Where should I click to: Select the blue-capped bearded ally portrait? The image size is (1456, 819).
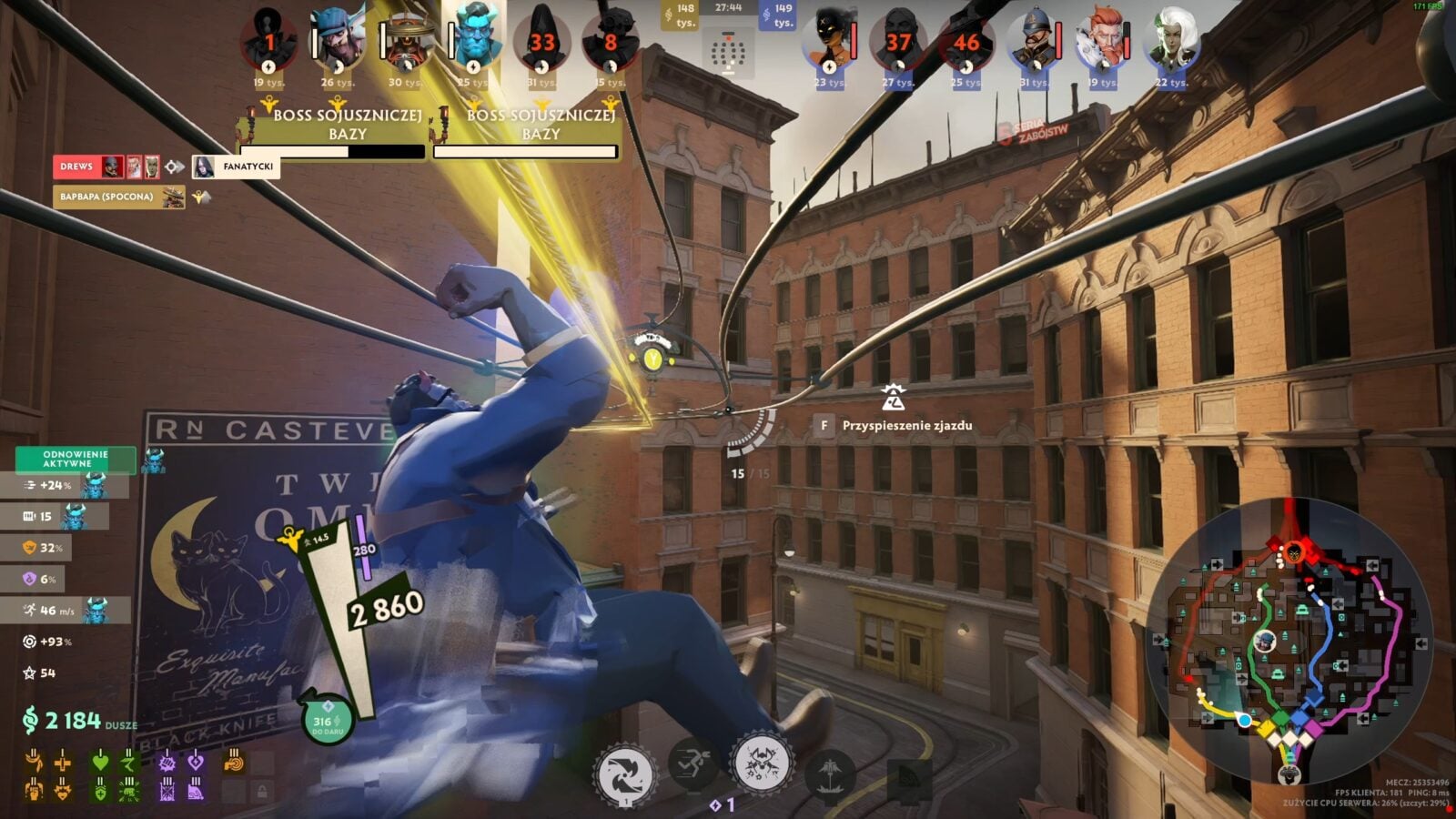[x=338, y=42]
